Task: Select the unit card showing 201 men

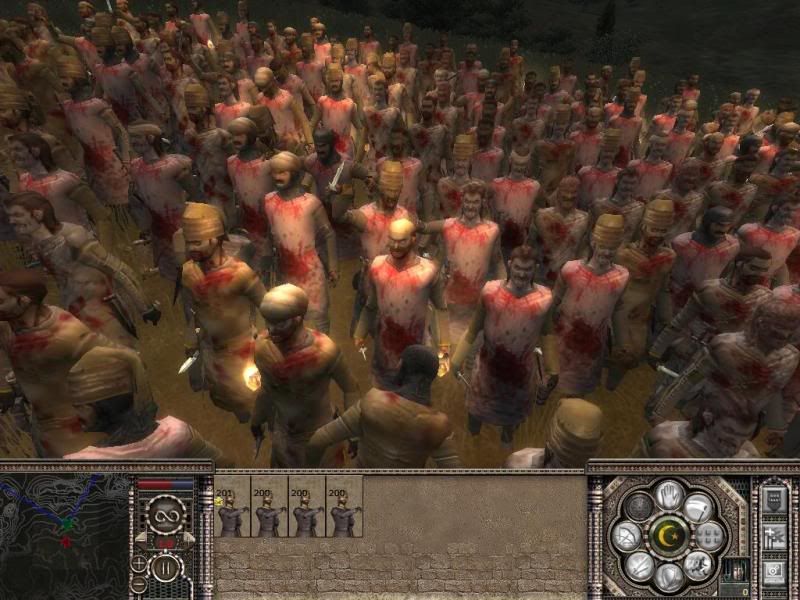Action: point(233,507)
